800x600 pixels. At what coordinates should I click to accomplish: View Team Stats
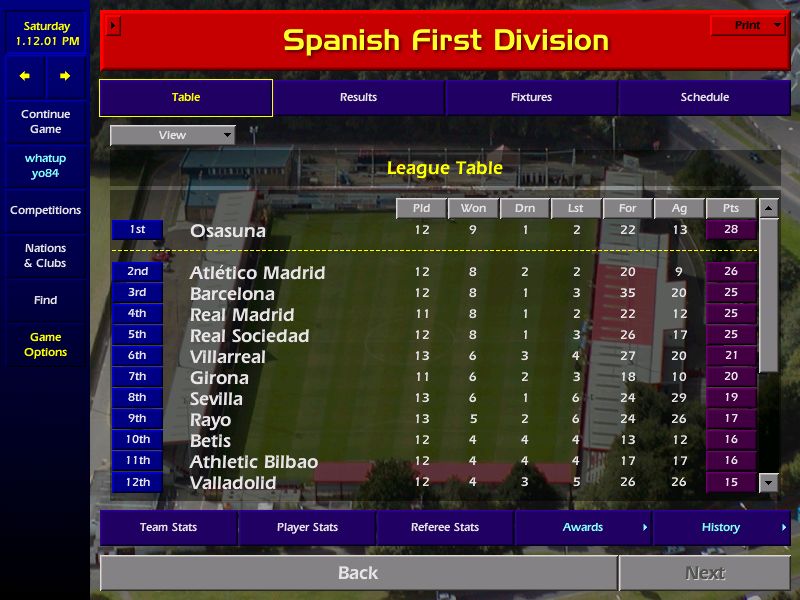168,527
